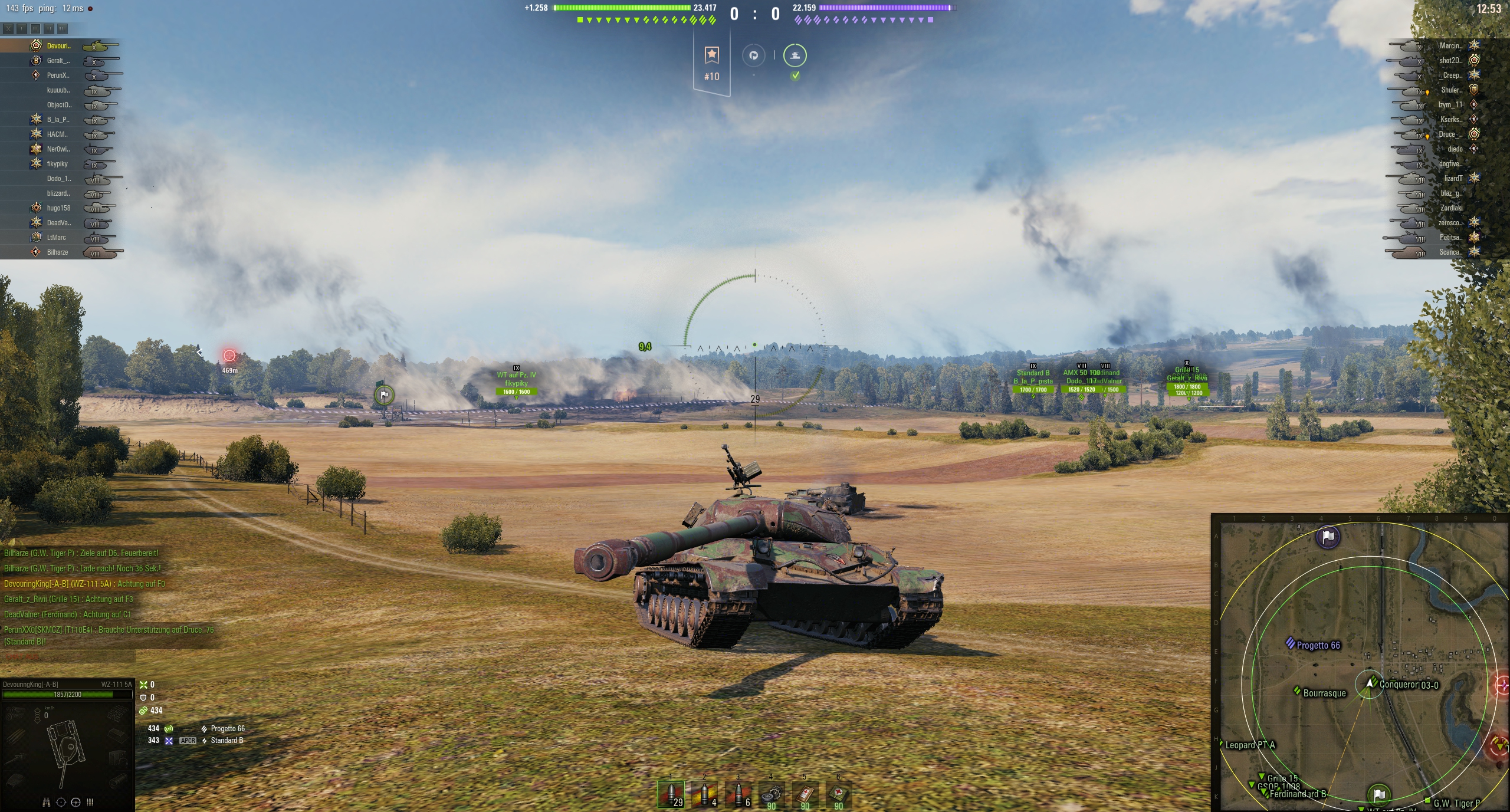
Task: Select the HE shell in ammo slot 3
Action: pyautogui.click(x=738, y=796)
